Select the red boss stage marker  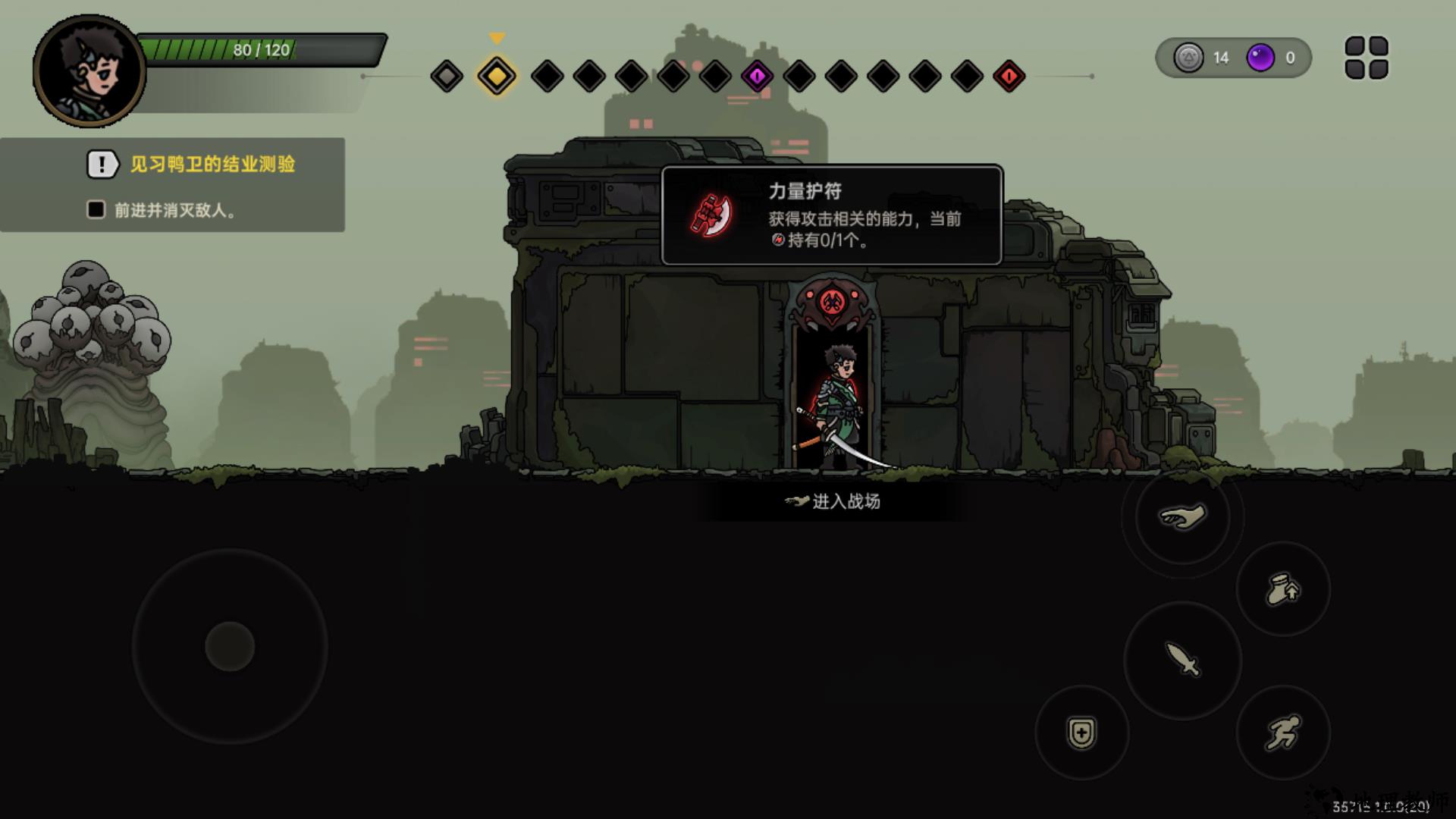(x=1009, y=76)
